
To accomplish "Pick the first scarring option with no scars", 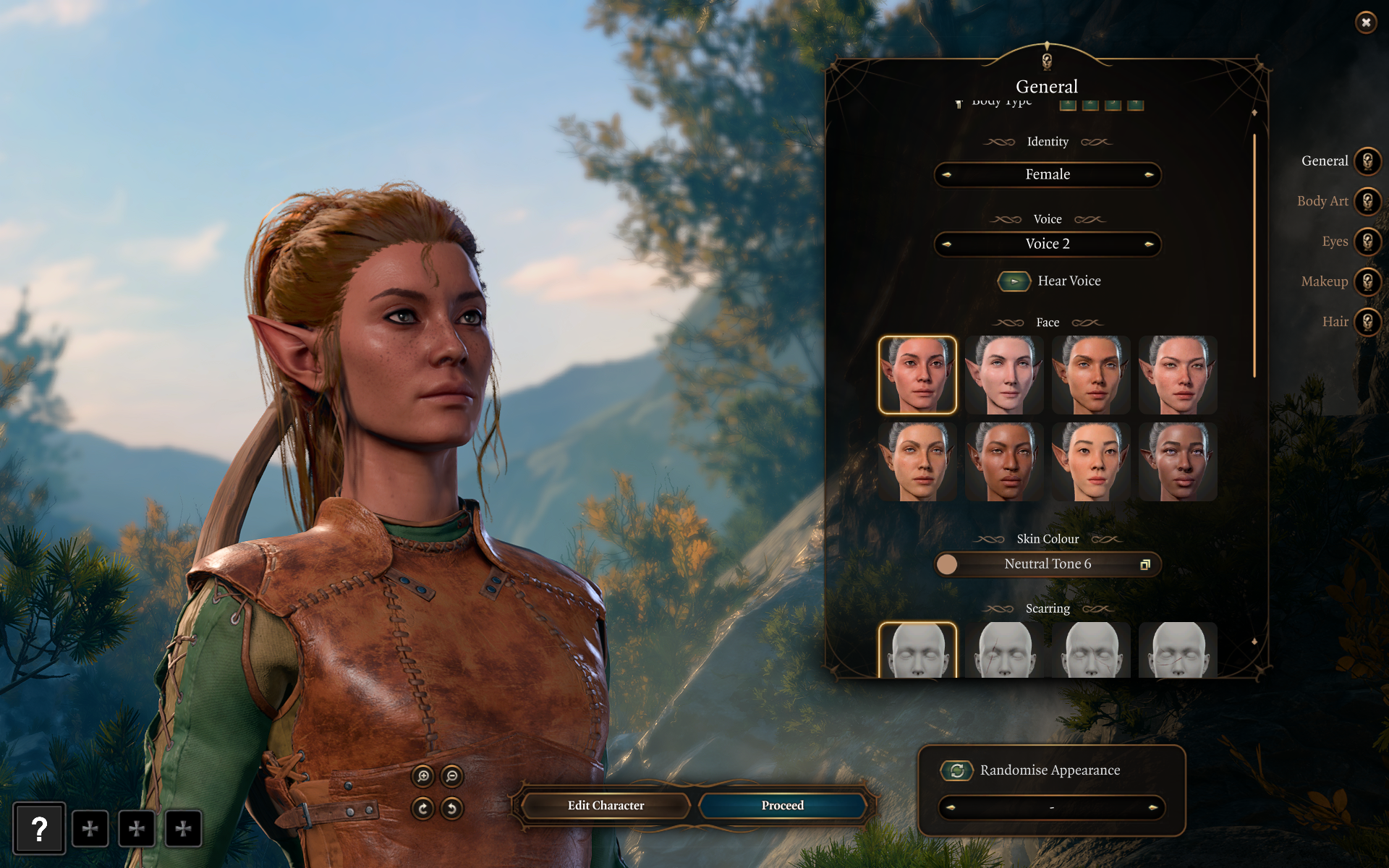I will point(917,650).
